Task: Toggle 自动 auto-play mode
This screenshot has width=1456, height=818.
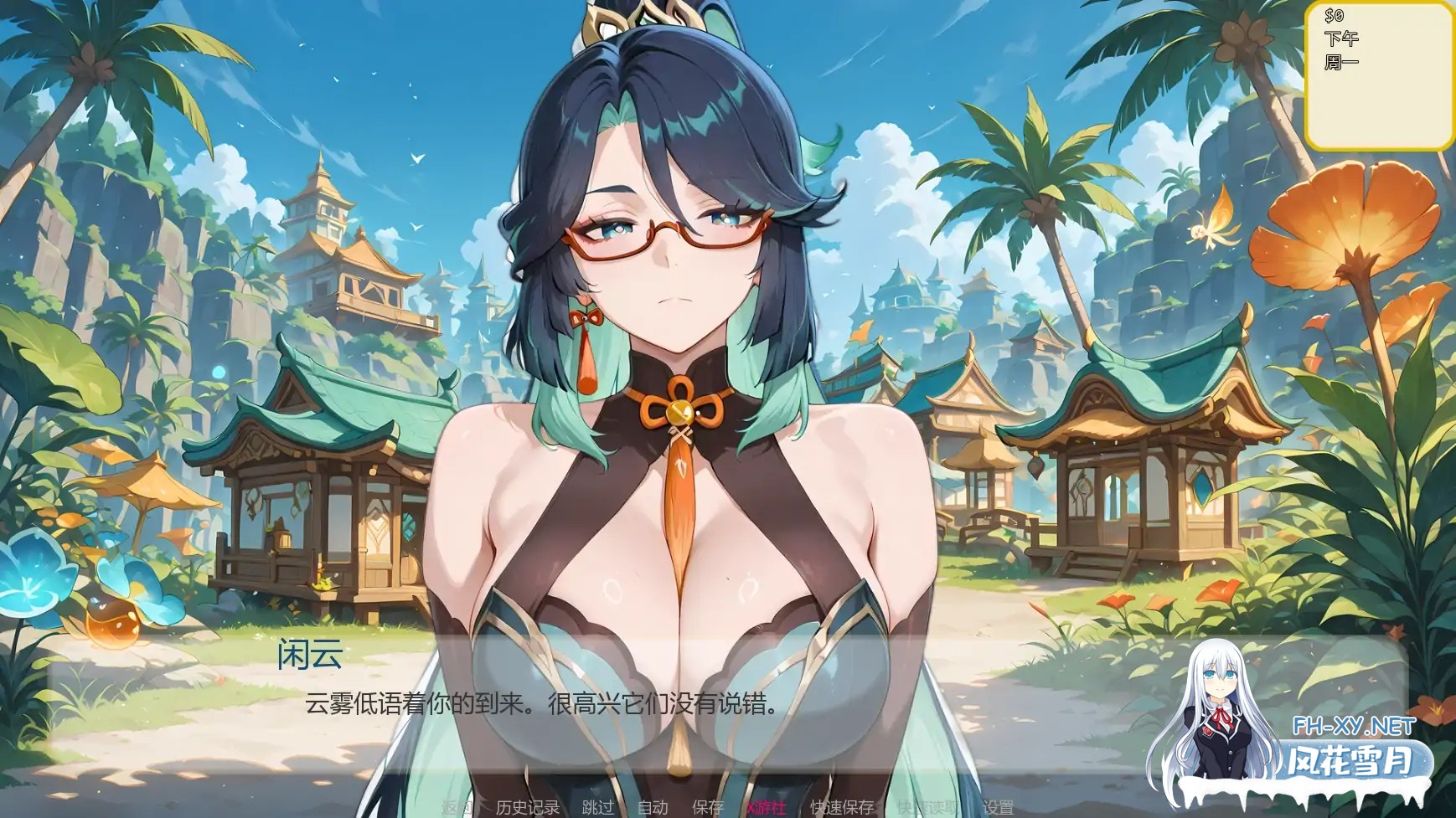Action: [x=653, y=806]
